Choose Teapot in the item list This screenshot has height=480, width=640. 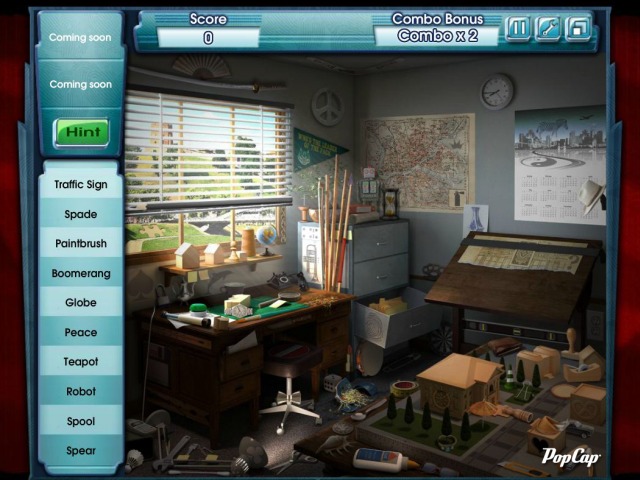click(x=81, y=362)
